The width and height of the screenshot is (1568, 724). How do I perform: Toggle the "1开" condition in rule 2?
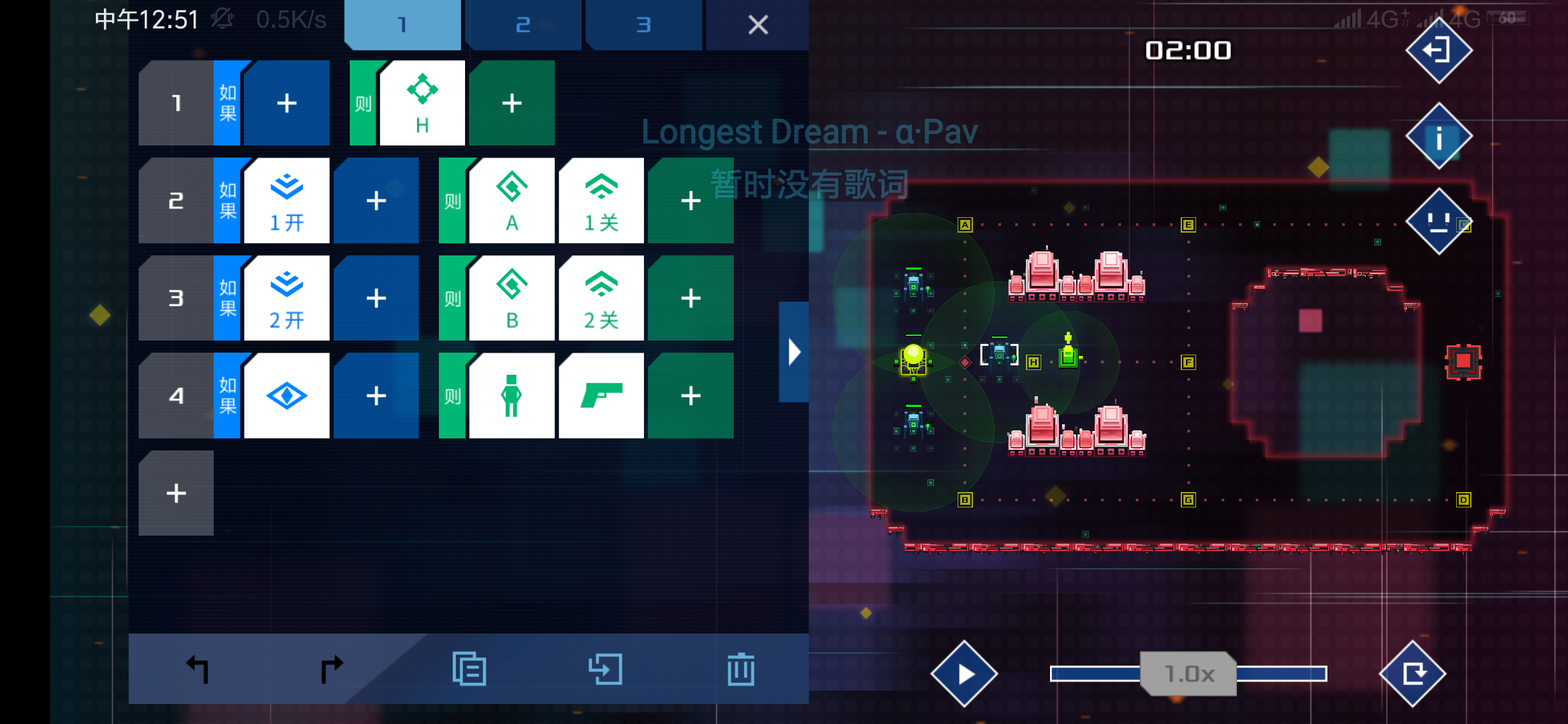click(x=287, y=200)
